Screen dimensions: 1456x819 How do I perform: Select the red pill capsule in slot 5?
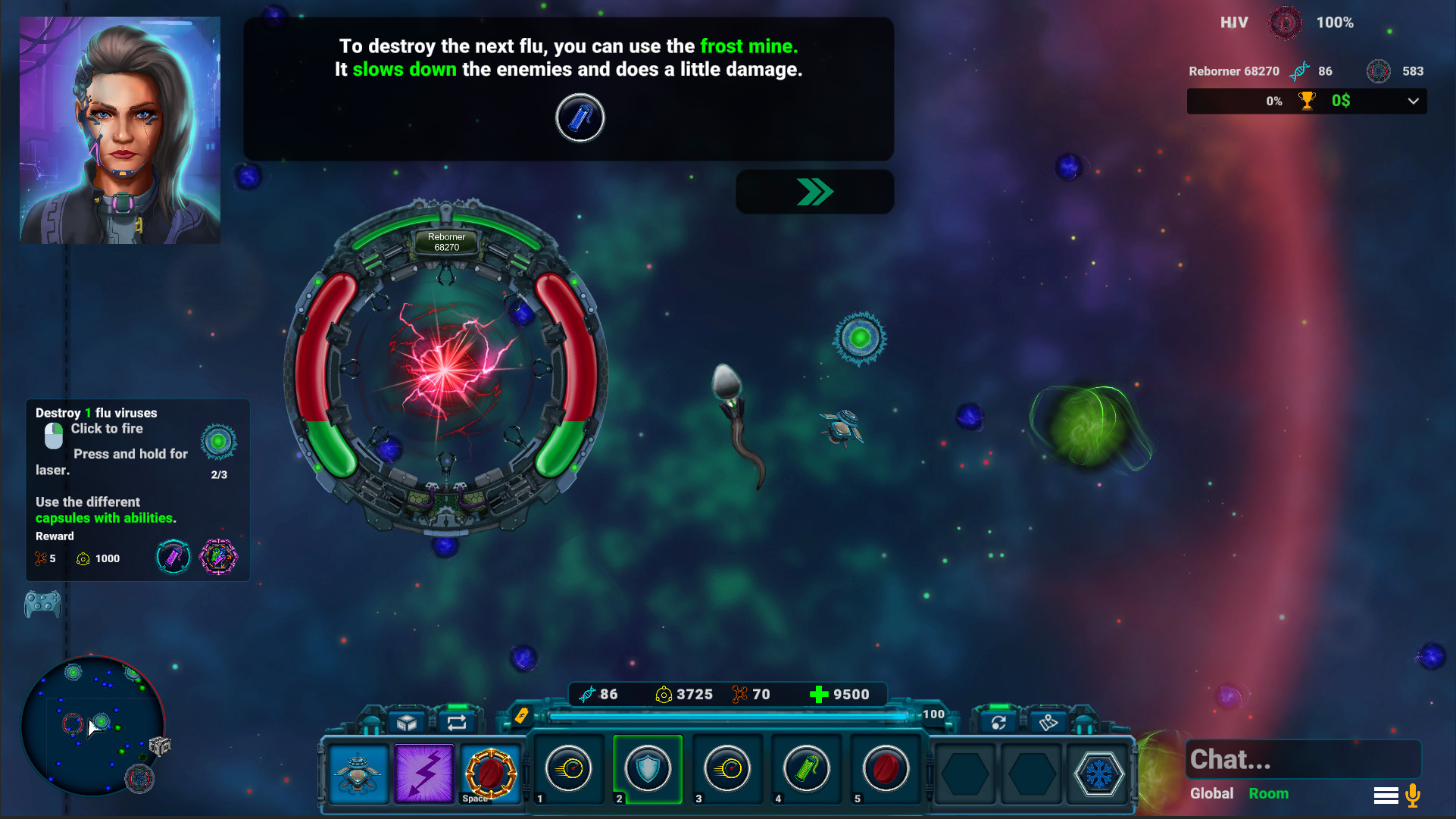pyautogui.click(x=885, y=769)
